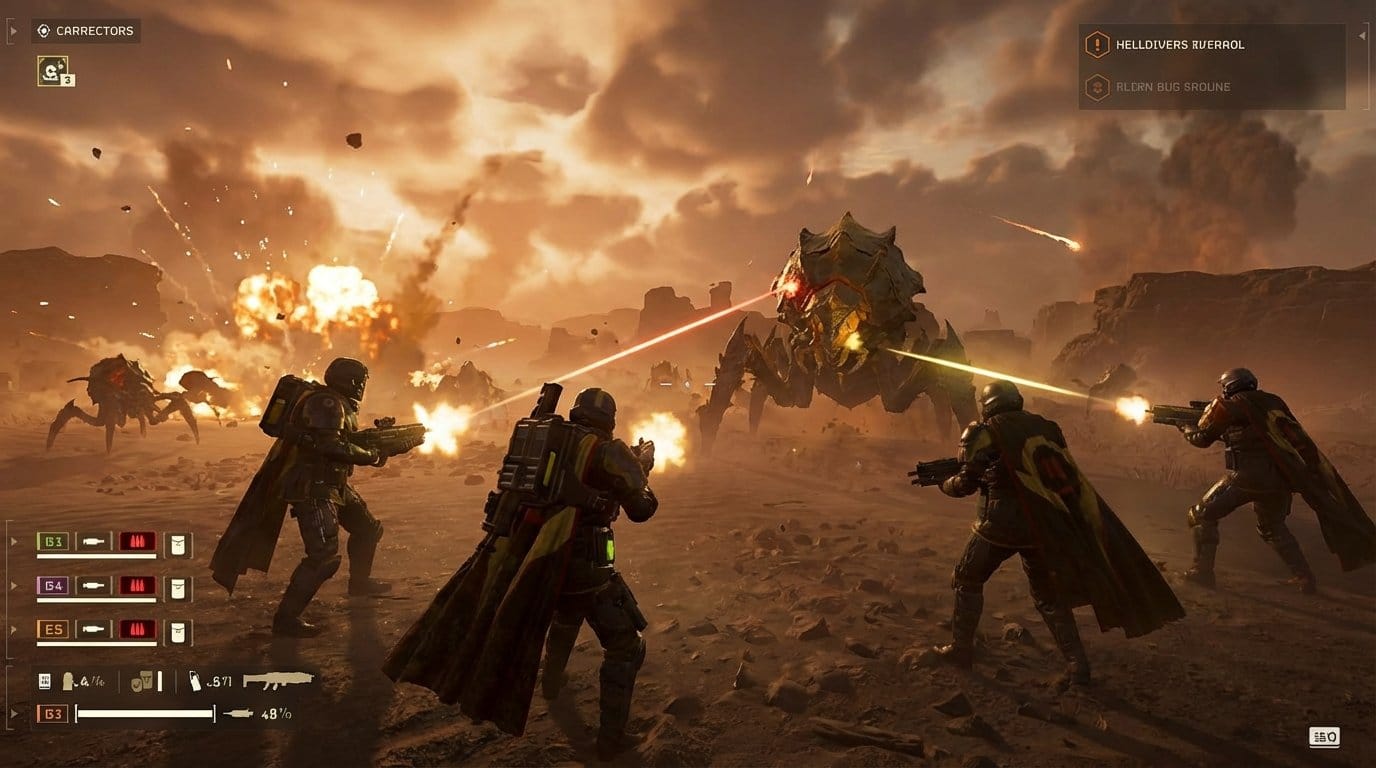Viewport: 1376px width, 768px height.
Task: Toggle E5's backpack supply indicator
Action: tap(177, 630)
